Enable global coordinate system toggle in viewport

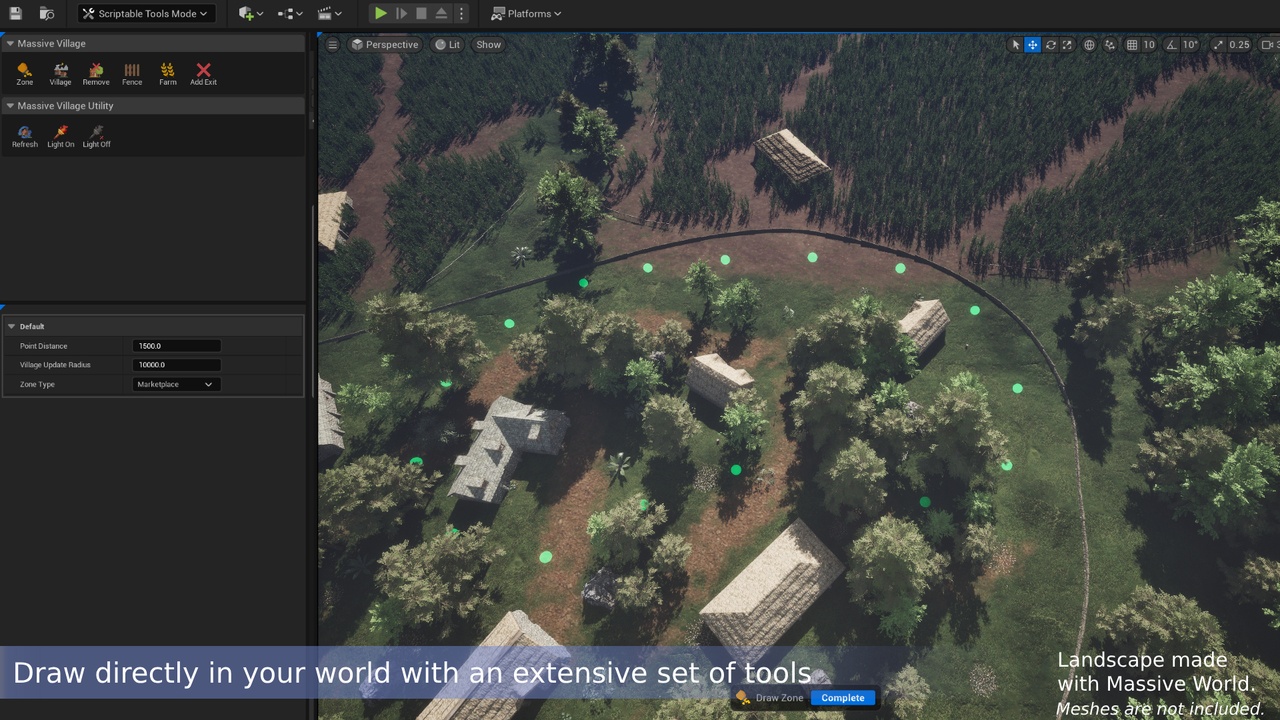pos(1088,44)
